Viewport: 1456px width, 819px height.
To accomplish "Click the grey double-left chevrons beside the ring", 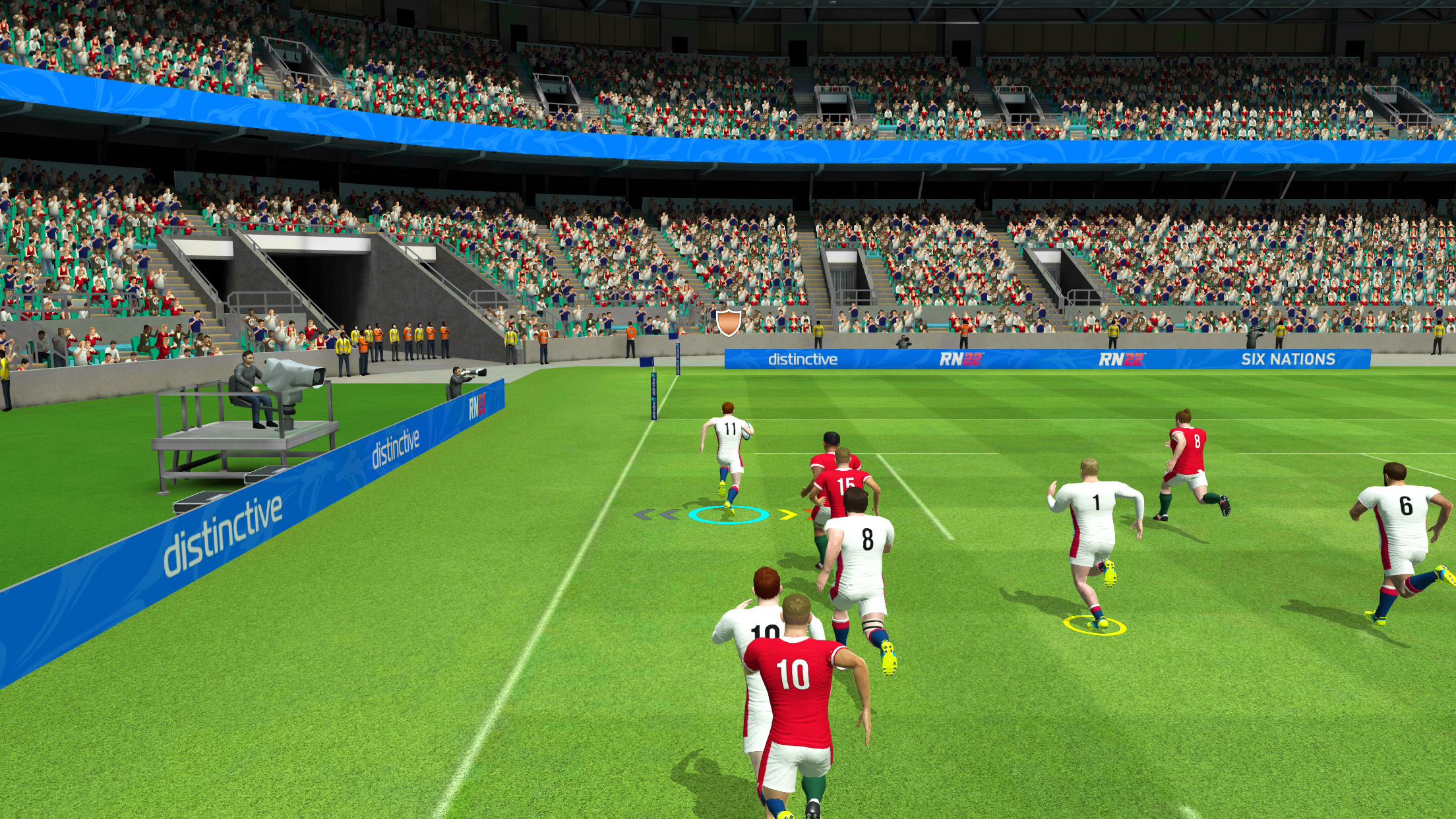I will click(655, 514).
